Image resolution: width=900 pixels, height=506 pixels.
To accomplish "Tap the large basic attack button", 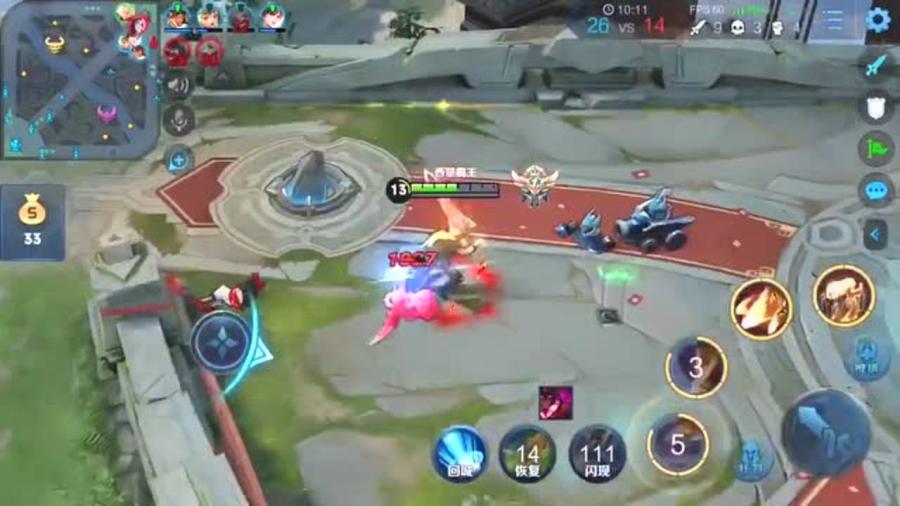I will pyautogui.click(x=825, y=432).
